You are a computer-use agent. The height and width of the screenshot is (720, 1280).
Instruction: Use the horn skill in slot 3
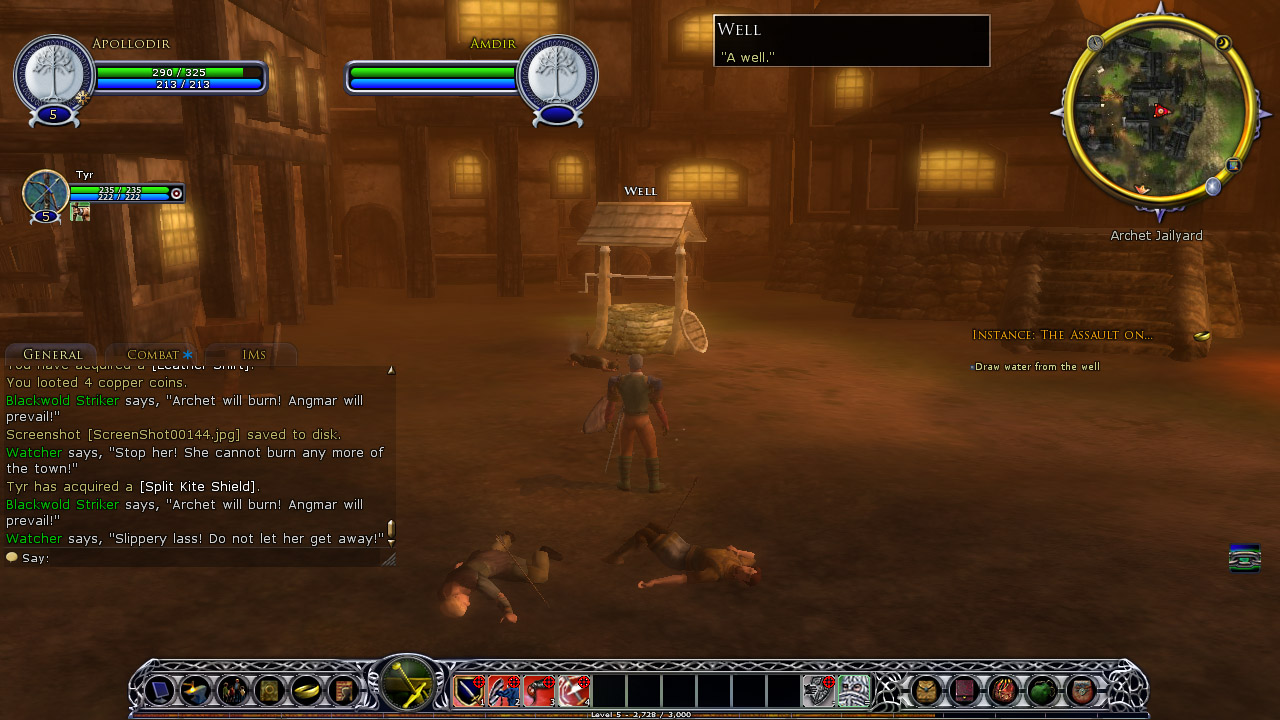[x=539, y=690]
